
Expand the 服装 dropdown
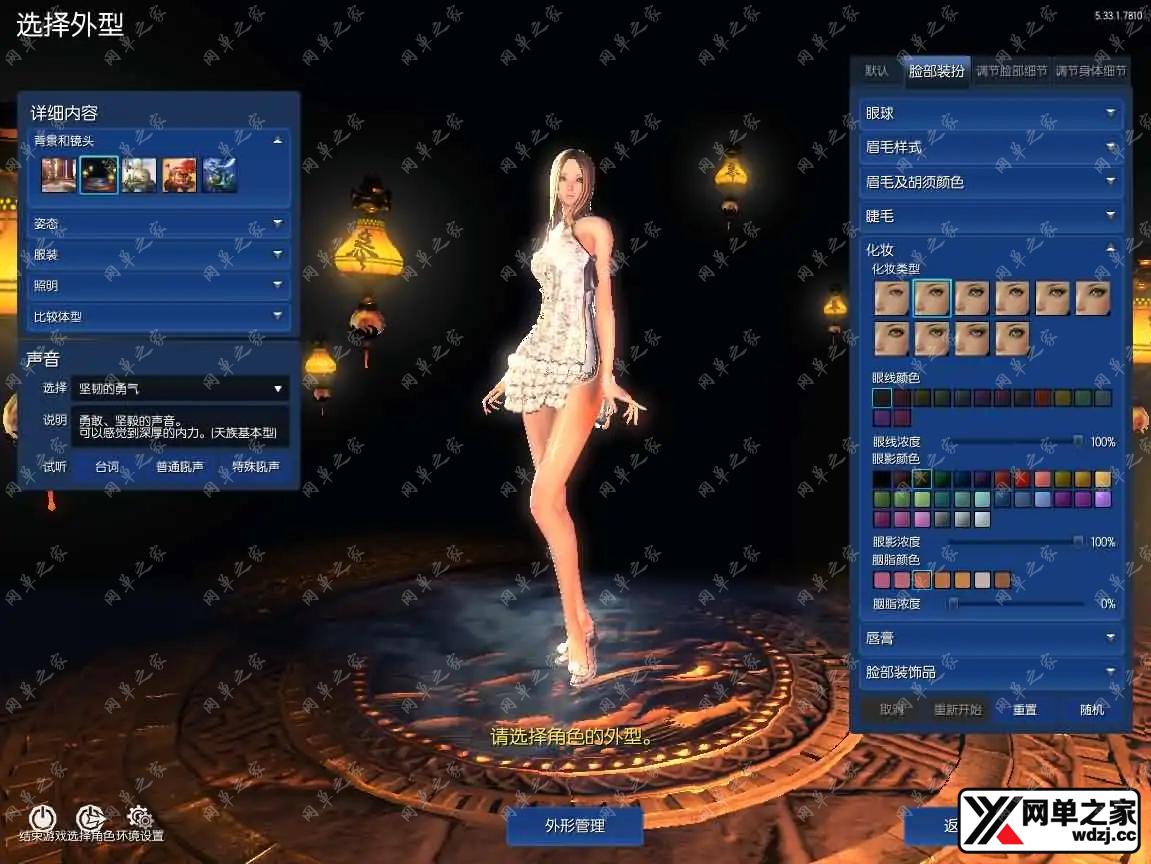[159, 255]
